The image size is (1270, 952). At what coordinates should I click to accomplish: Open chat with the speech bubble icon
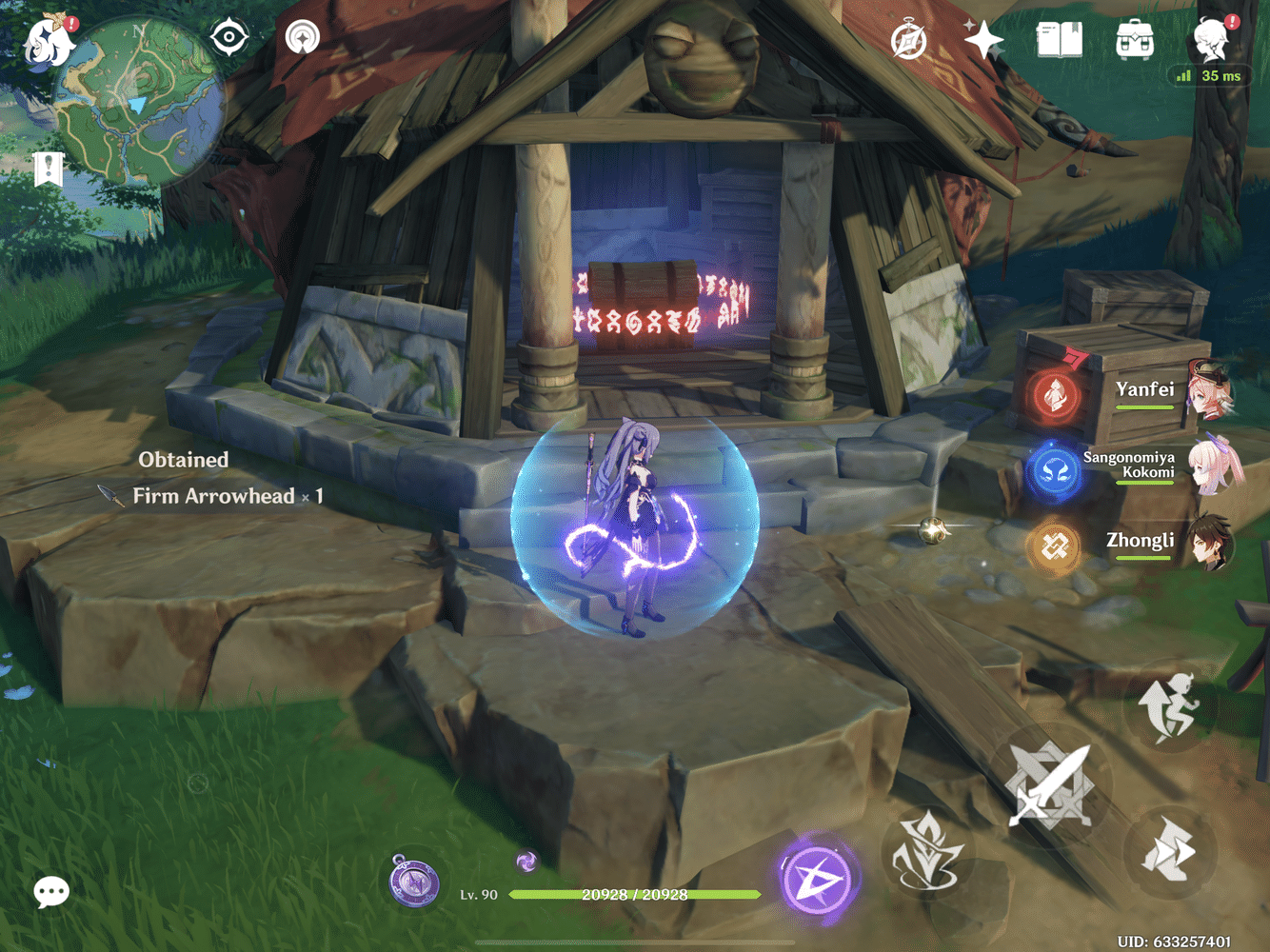pos(51,892)
